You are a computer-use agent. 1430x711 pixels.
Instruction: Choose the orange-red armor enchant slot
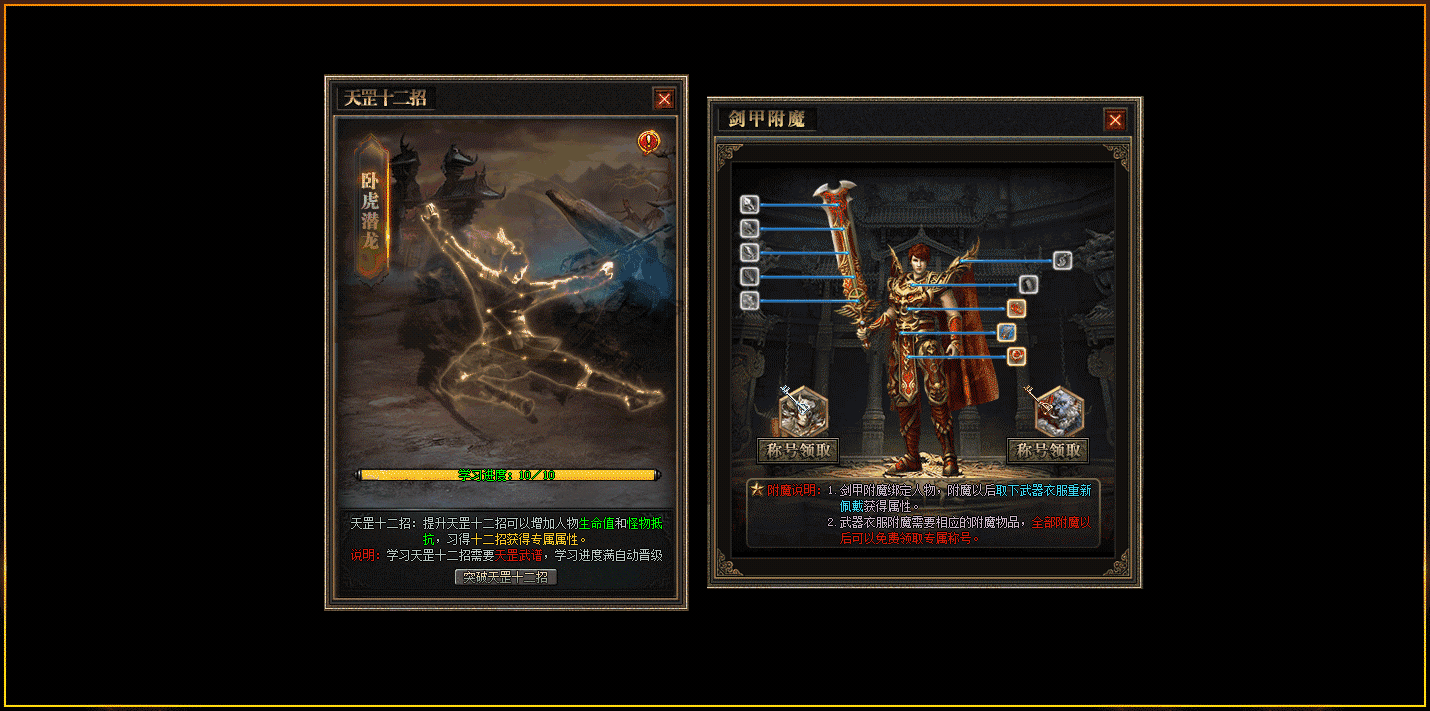coord(1016,308)
